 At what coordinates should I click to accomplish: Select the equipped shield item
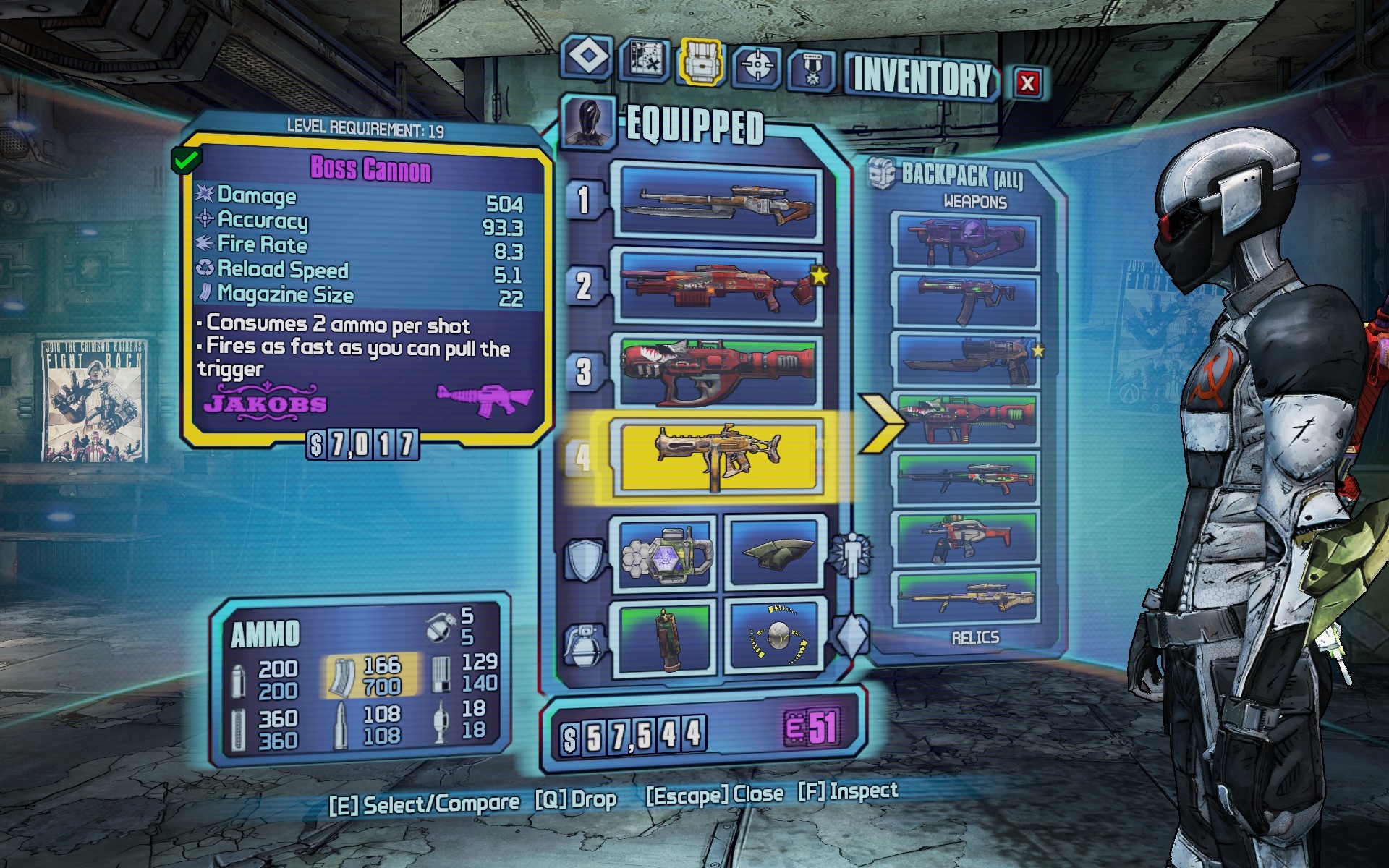[x=666, y=555]
